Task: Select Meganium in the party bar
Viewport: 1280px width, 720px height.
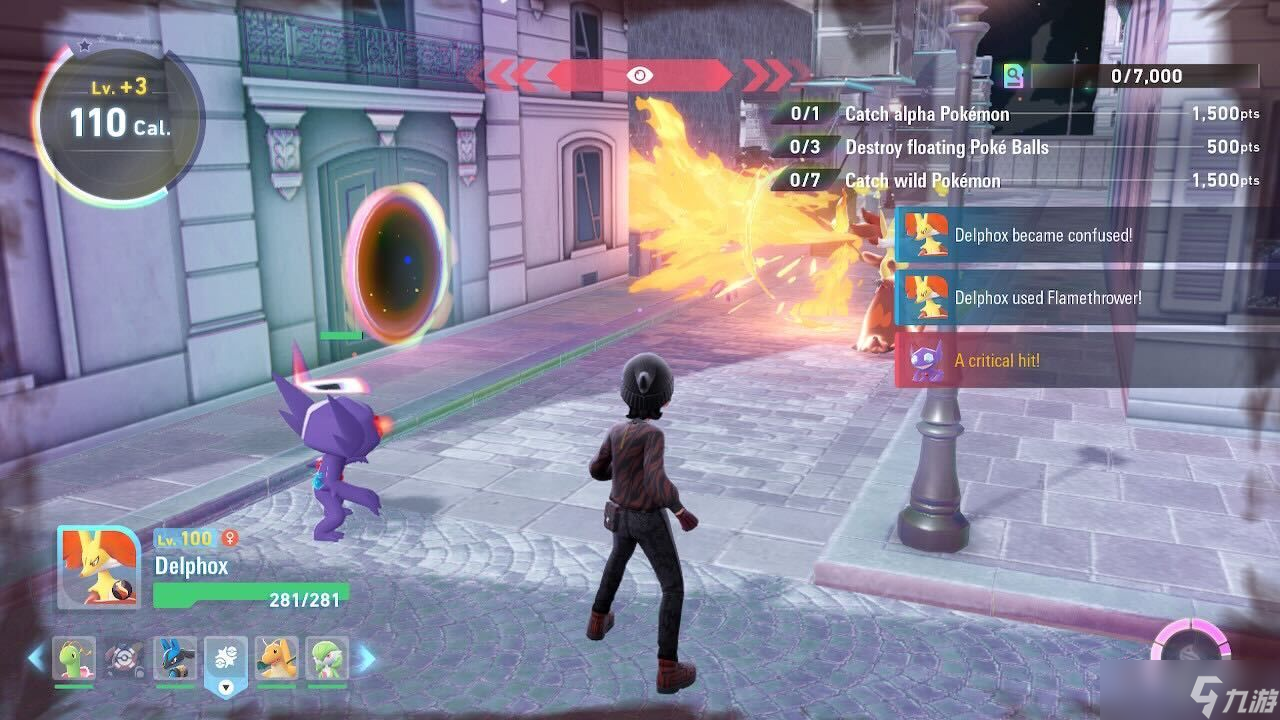Action: pyautogui.click(x=74, y=658)
